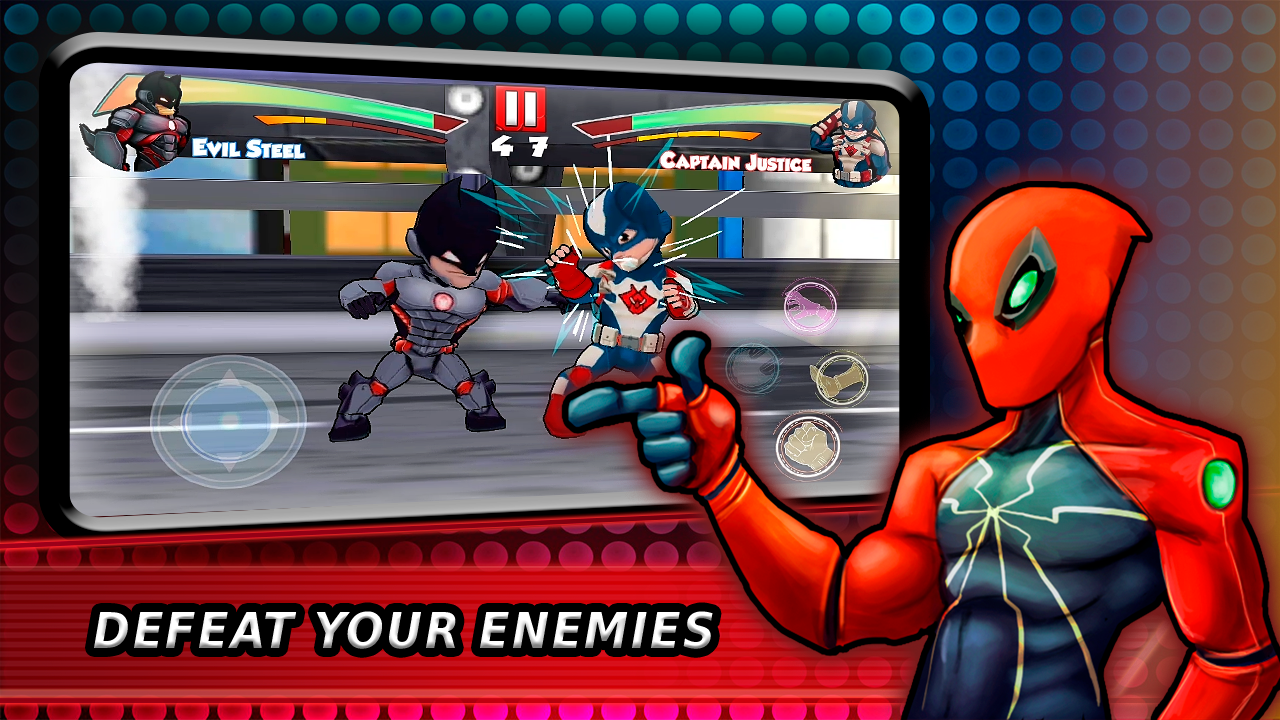Select Captain Justice's character portrait

855,138
